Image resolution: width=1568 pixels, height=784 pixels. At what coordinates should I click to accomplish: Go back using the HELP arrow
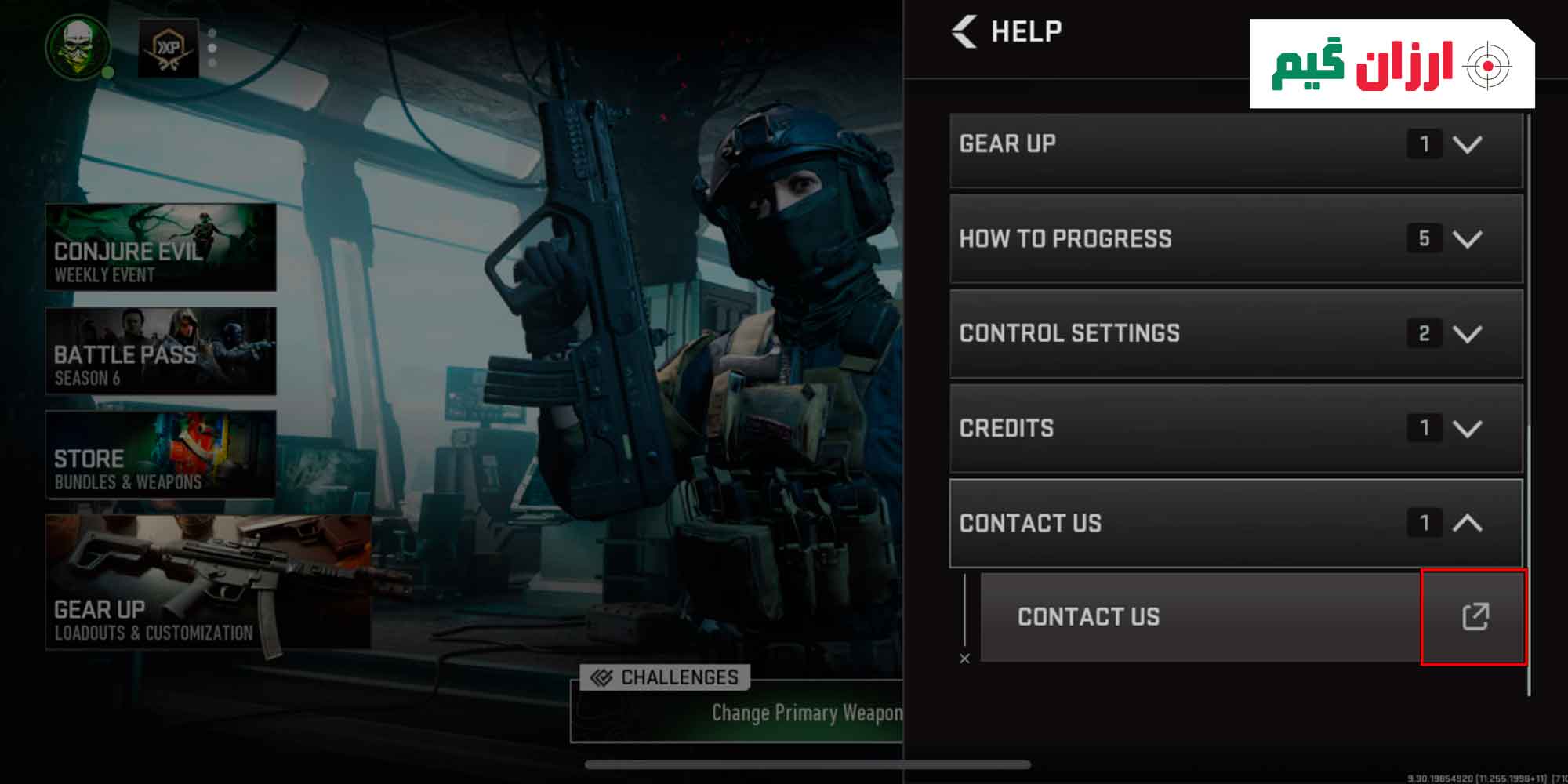965,32
